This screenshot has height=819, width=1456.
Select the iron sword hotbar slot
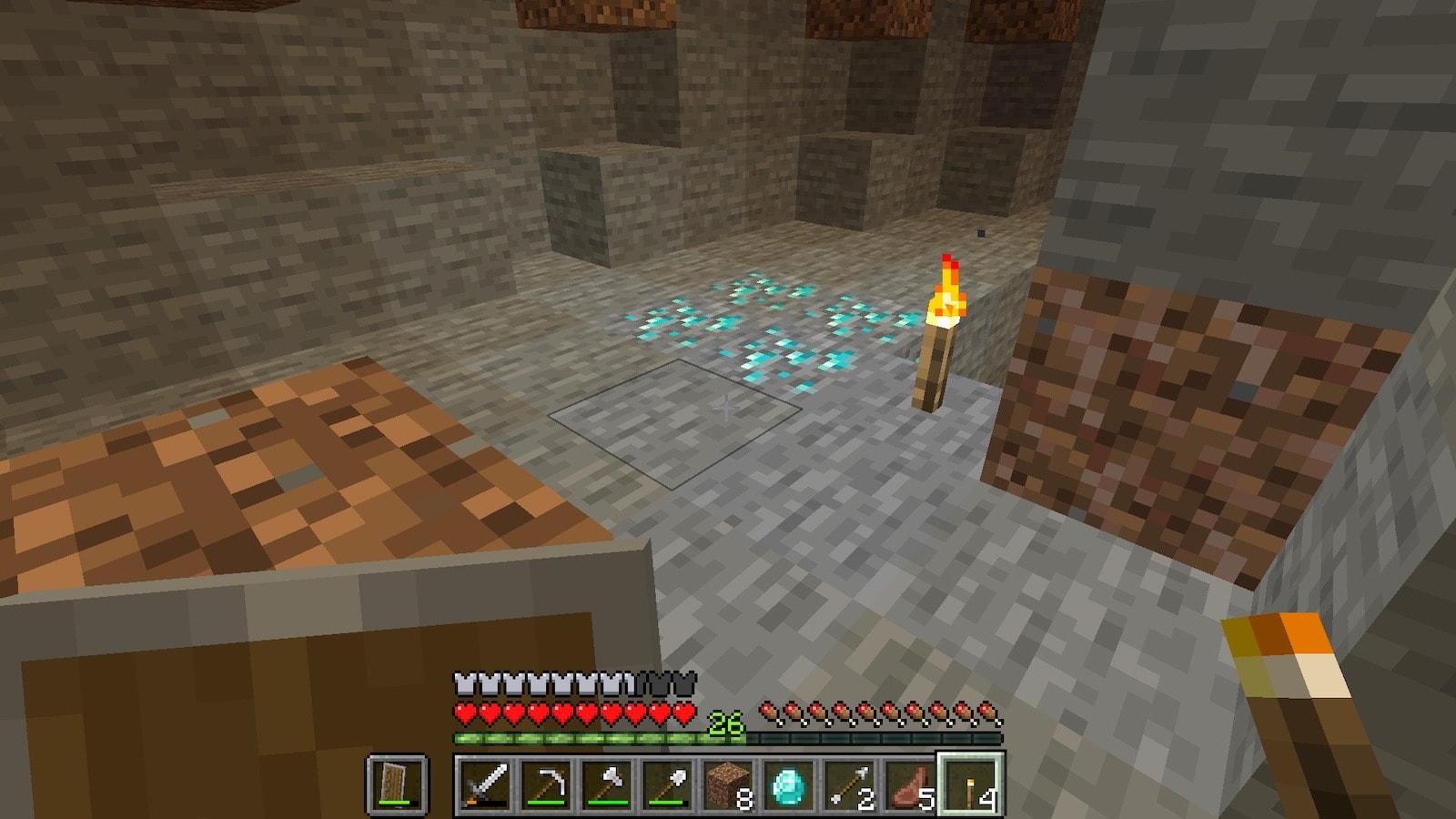(487, 784)
